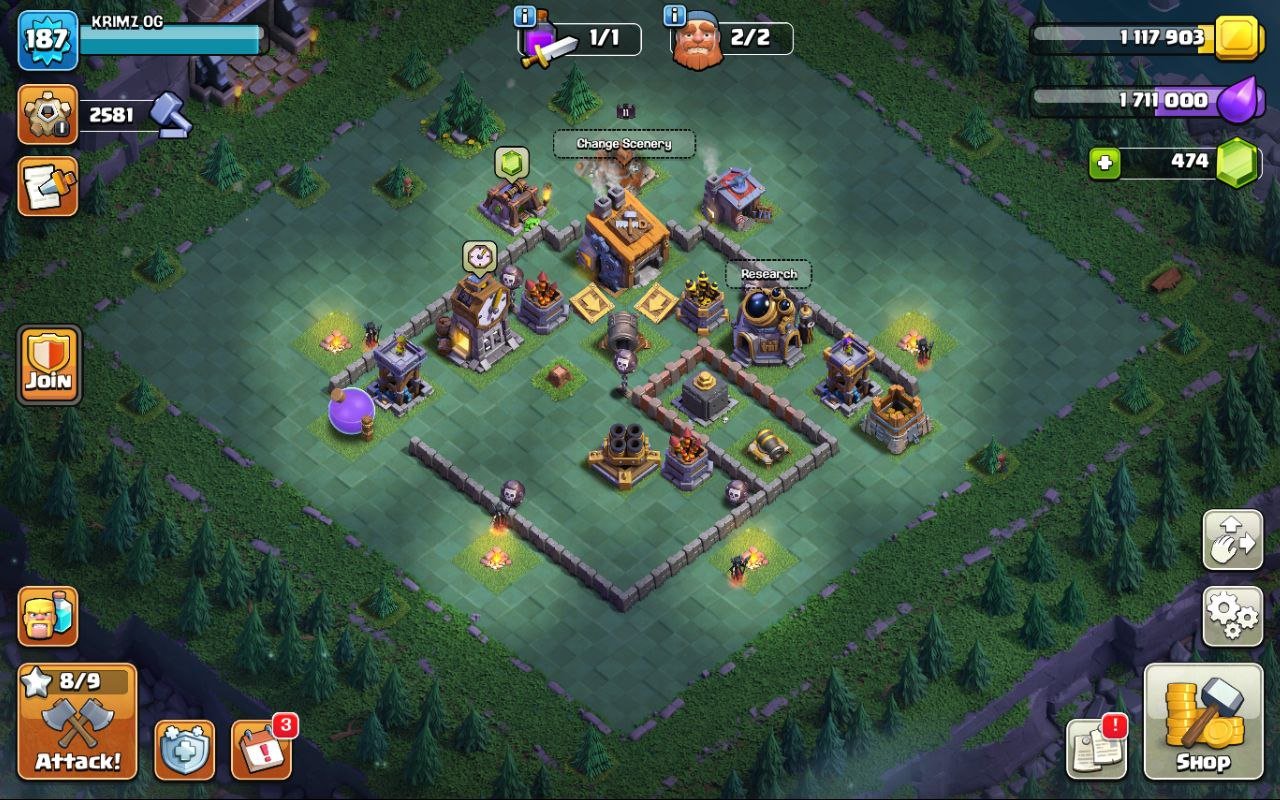The width and height of the screenshot is (1280, 800).
Task: Open Research at the Star Laboratory
Action: click(769, 273)
